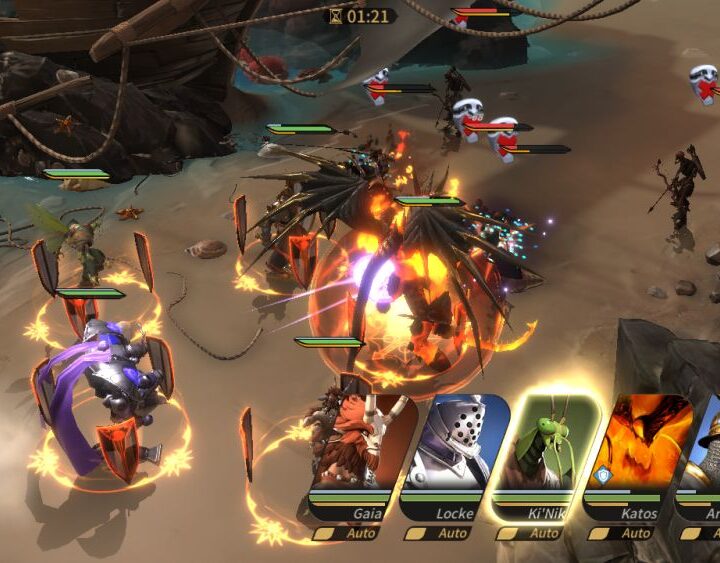Screen dimensions: 720x563
Task: Choose Locke's helmeted knight portrait
Action: (x=456, y=445)
